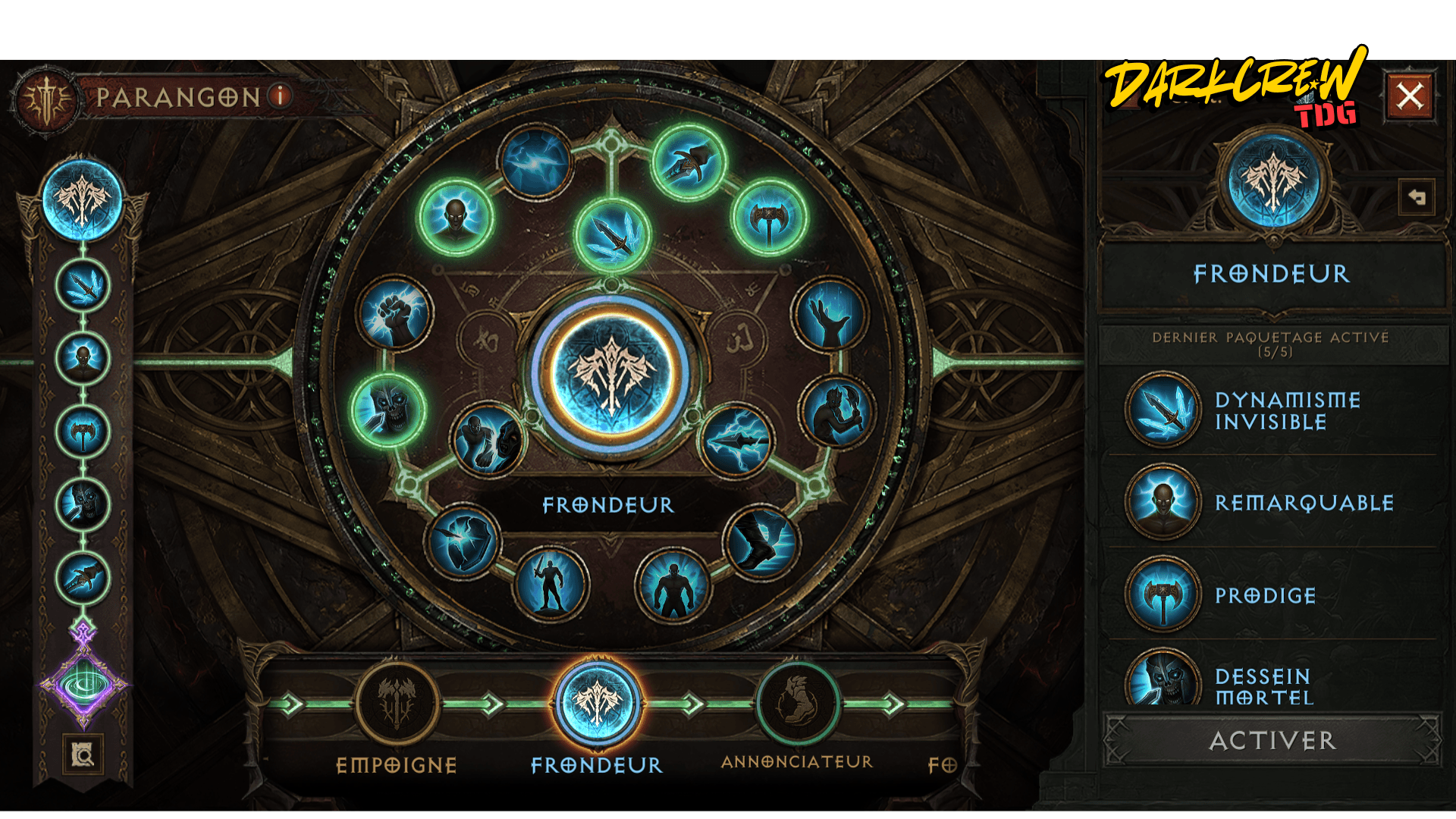Viewport: 1456px width, 819px height.
Task: Select the lightning spear skill node
Action: pyautogui.click(x=734, y=441)
